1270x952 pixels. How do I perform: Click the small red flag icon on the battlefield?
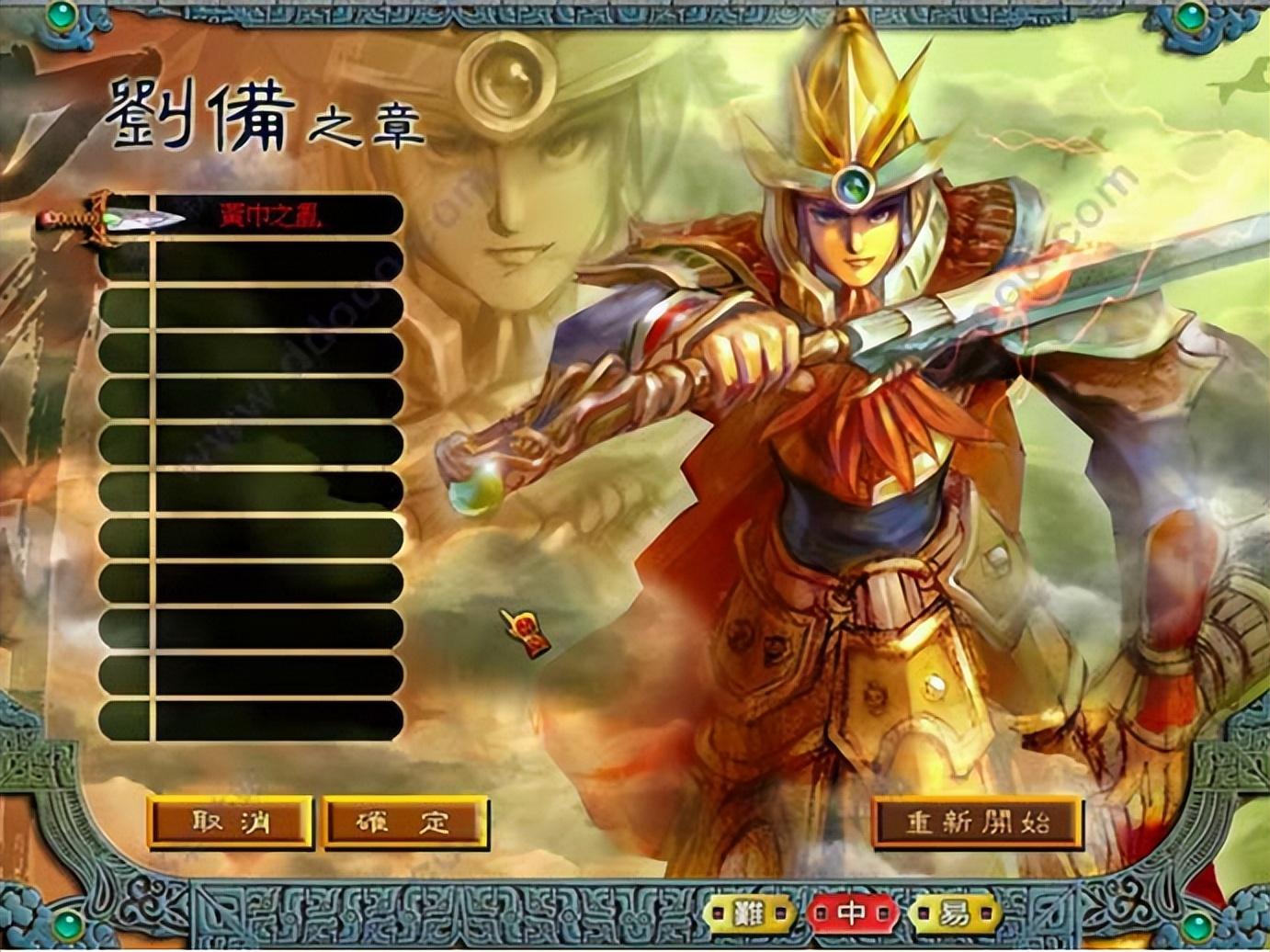(526, 636)
